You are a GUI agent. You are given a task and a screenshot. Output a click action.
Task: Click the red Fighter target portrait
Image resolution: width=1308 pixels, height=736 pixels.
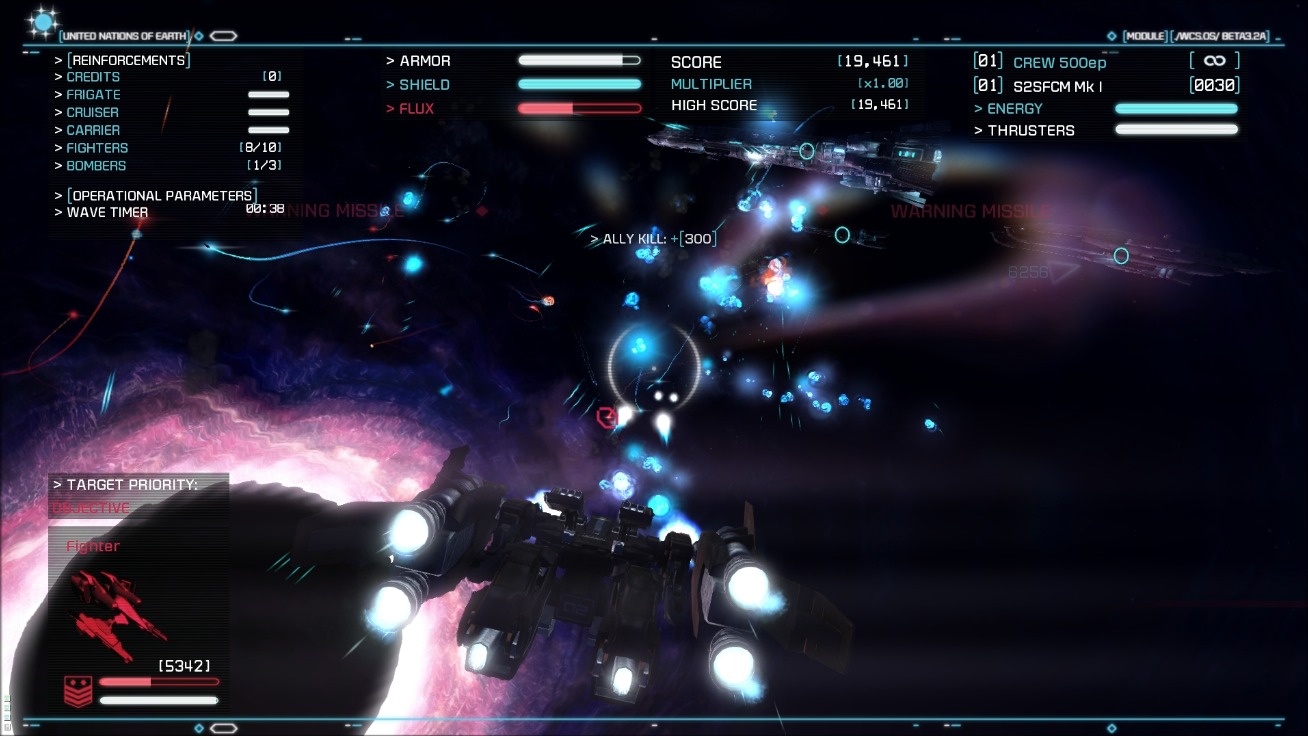pos(117,613)
